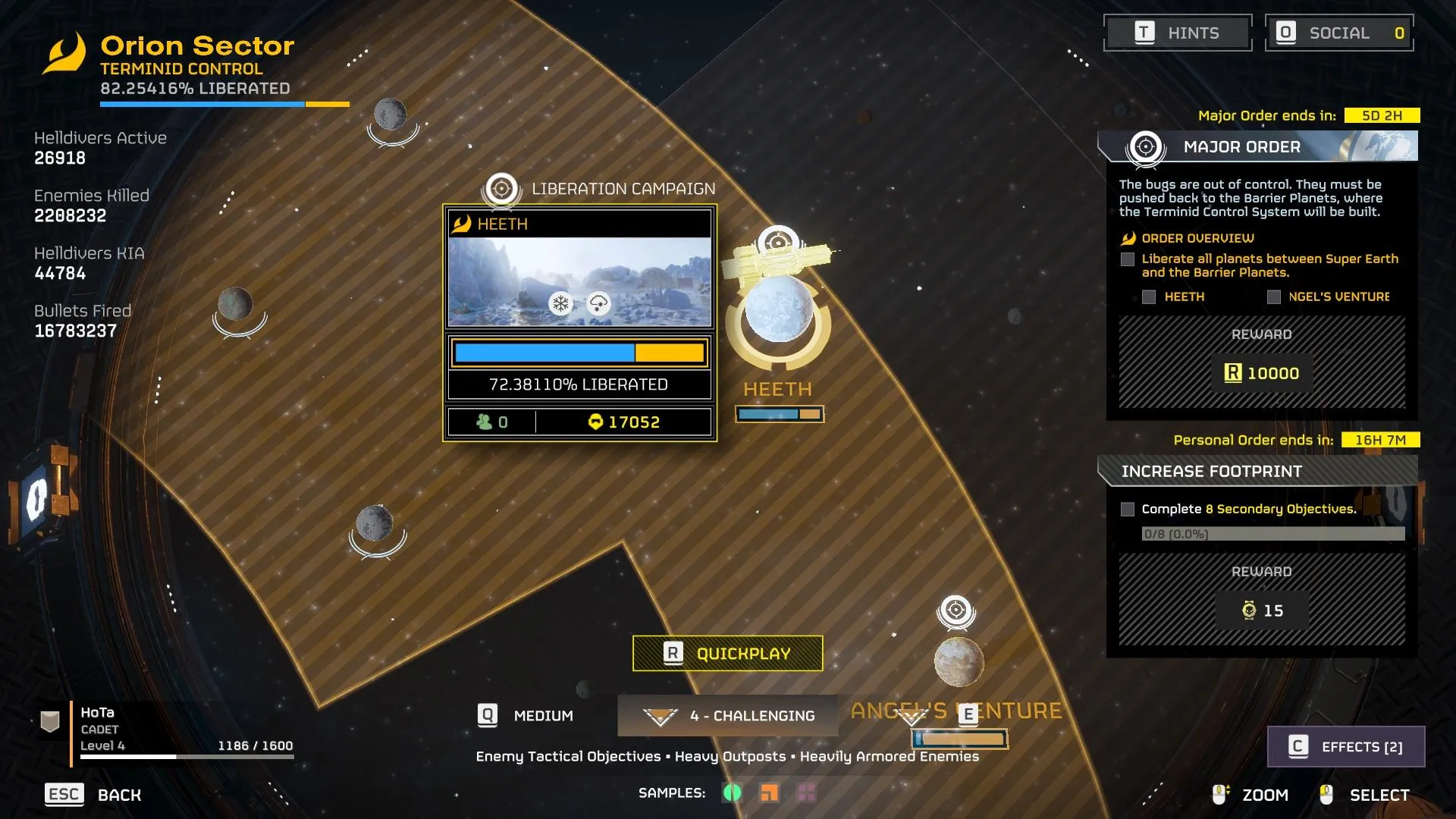The width and height of the screenshot is (1456, 819).
Task: Click the 10000 requisition reward box
Action: coord(1262,373)
